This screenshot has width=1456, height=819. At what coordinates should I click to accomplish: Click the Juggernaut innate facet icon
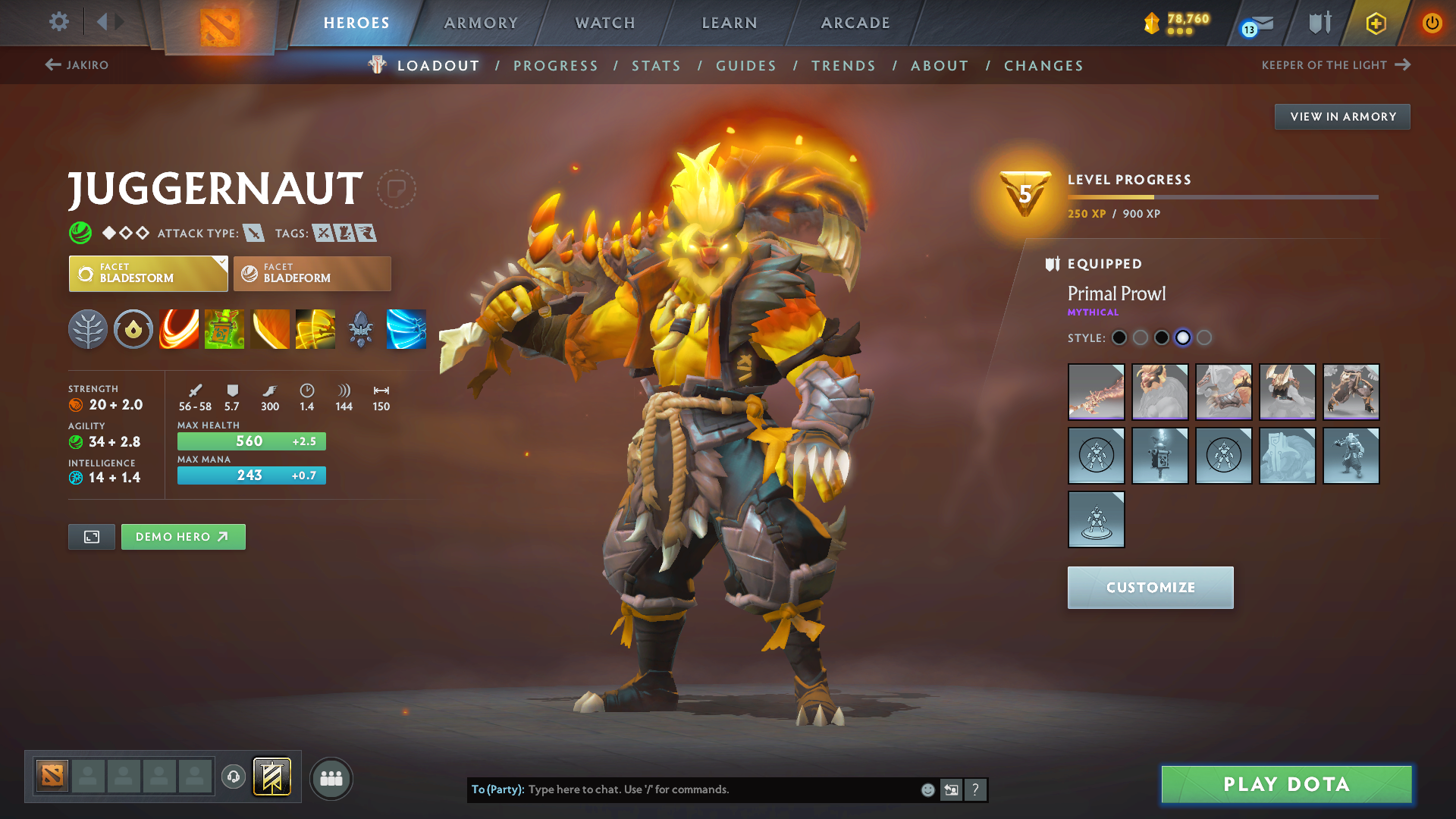133,329
